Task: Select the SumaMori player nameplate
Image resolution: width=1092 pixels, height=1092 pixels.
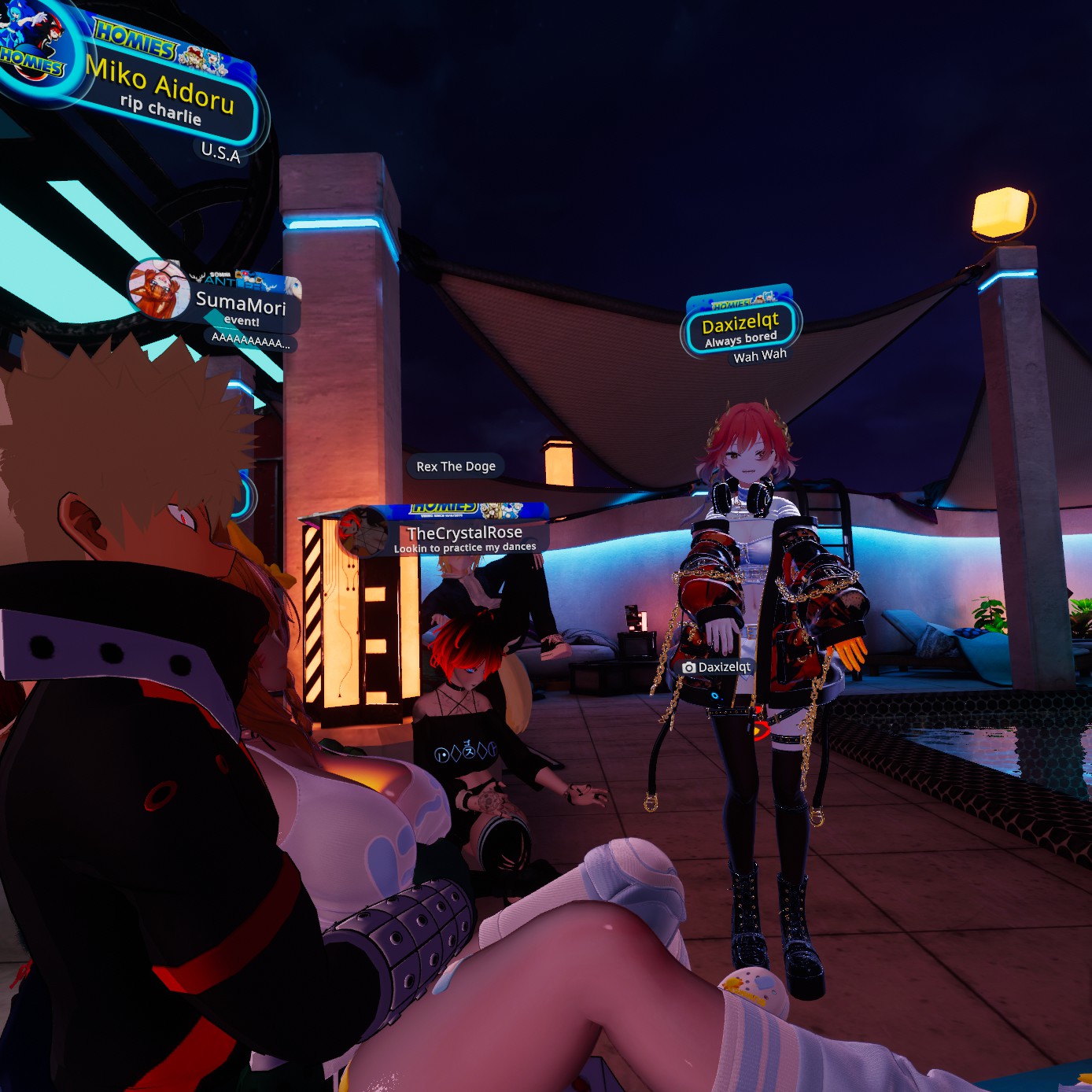Action: pyautogui.click(x=241, y=304)
